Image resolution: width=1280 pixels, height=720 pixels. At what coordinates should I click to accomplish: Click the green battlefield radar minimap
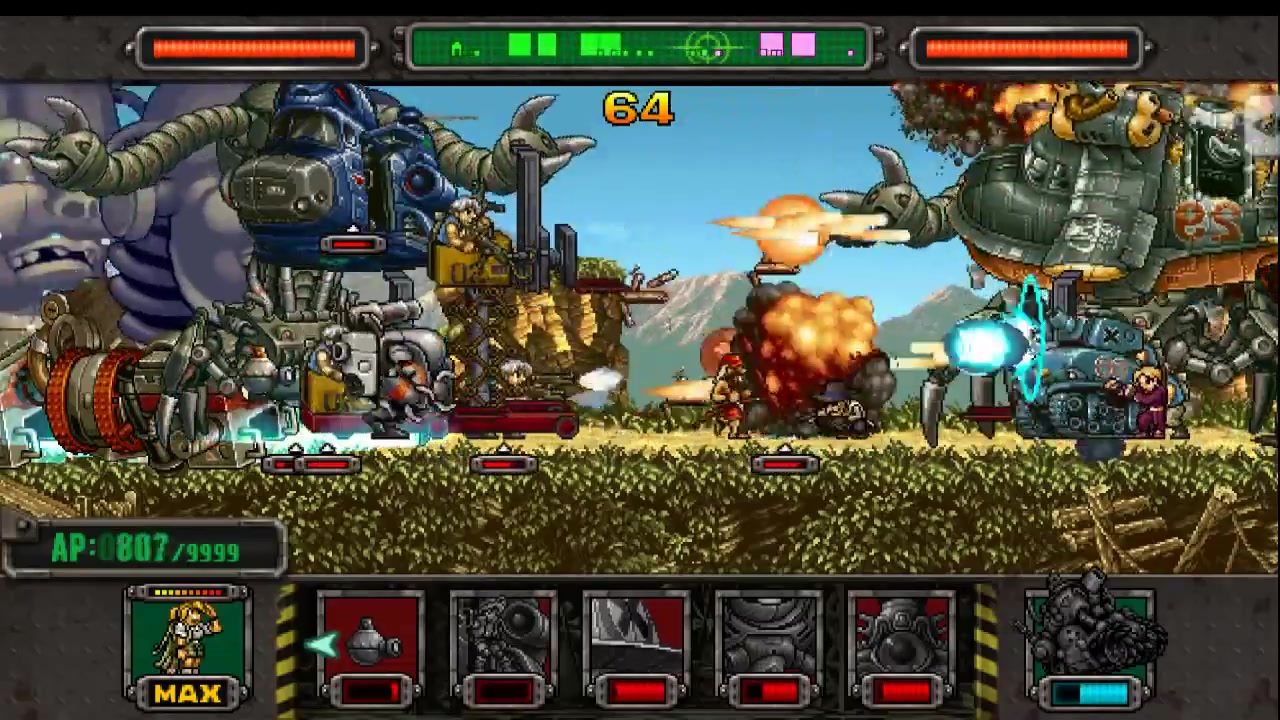(x=638, y=47)
